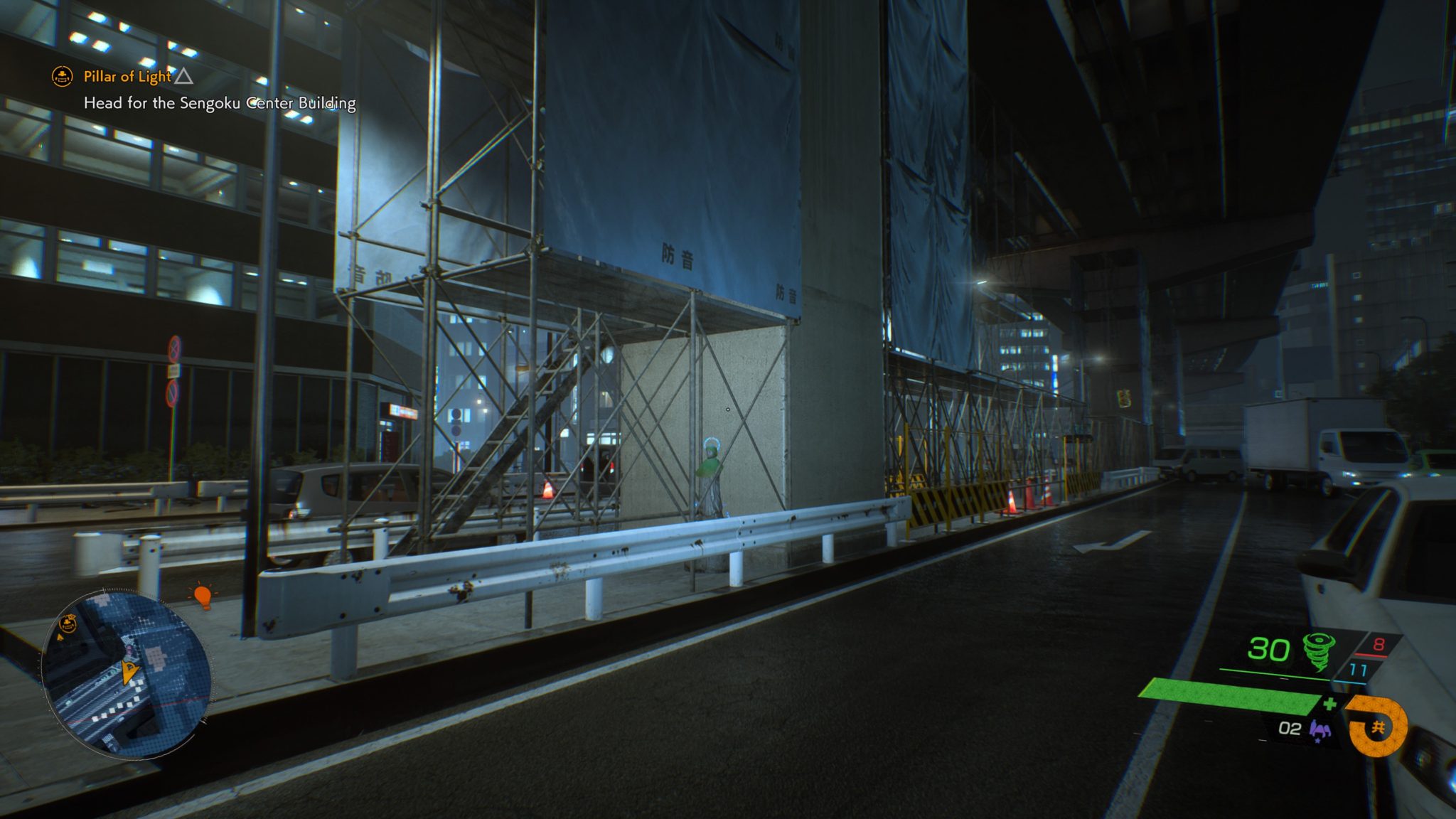Click the purple spirits icon next to the 02 counter

click(x=1319, y=729)
